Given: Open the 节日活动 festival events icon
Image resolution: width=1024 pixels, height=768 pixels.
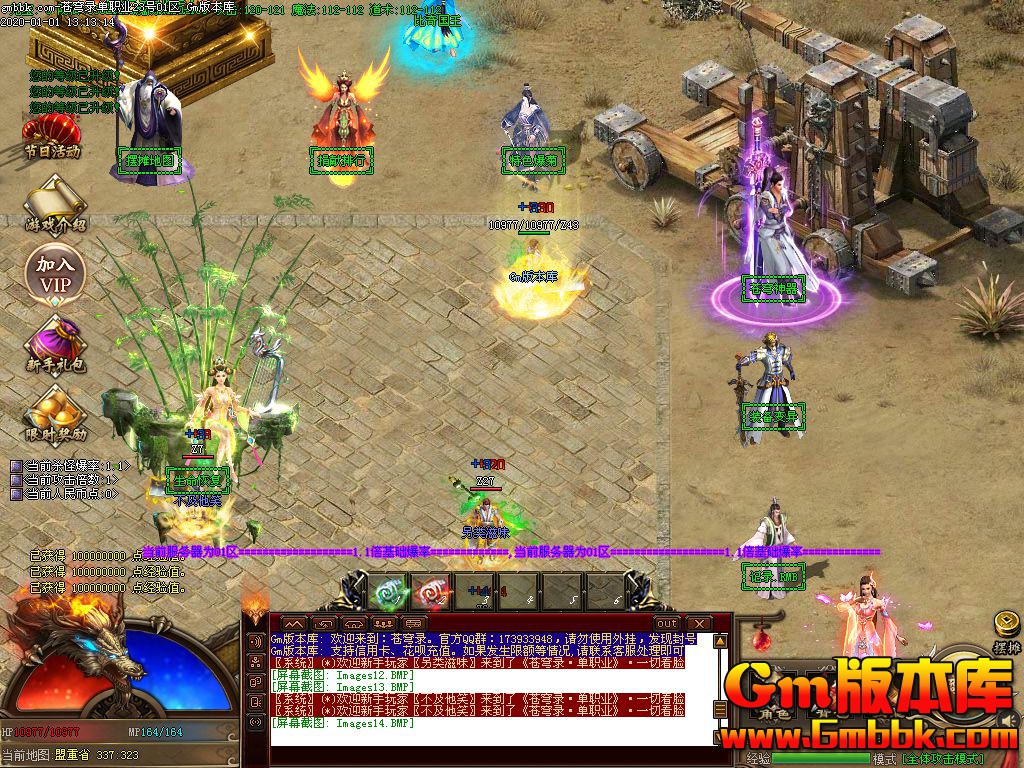Looking at the screenshot, I should [52, 136].
